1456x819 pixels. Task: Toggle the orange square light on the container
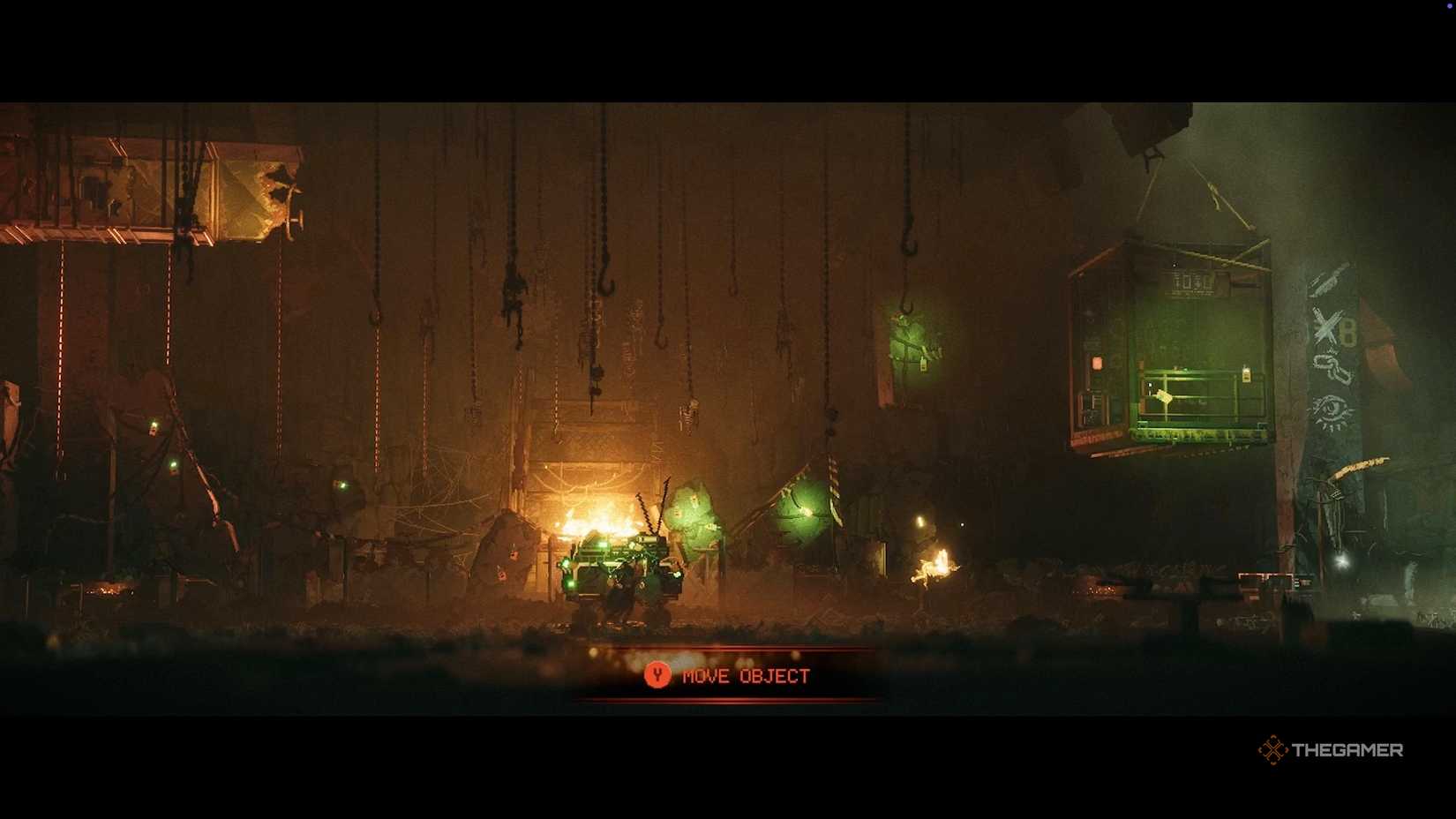(1097, 362)
